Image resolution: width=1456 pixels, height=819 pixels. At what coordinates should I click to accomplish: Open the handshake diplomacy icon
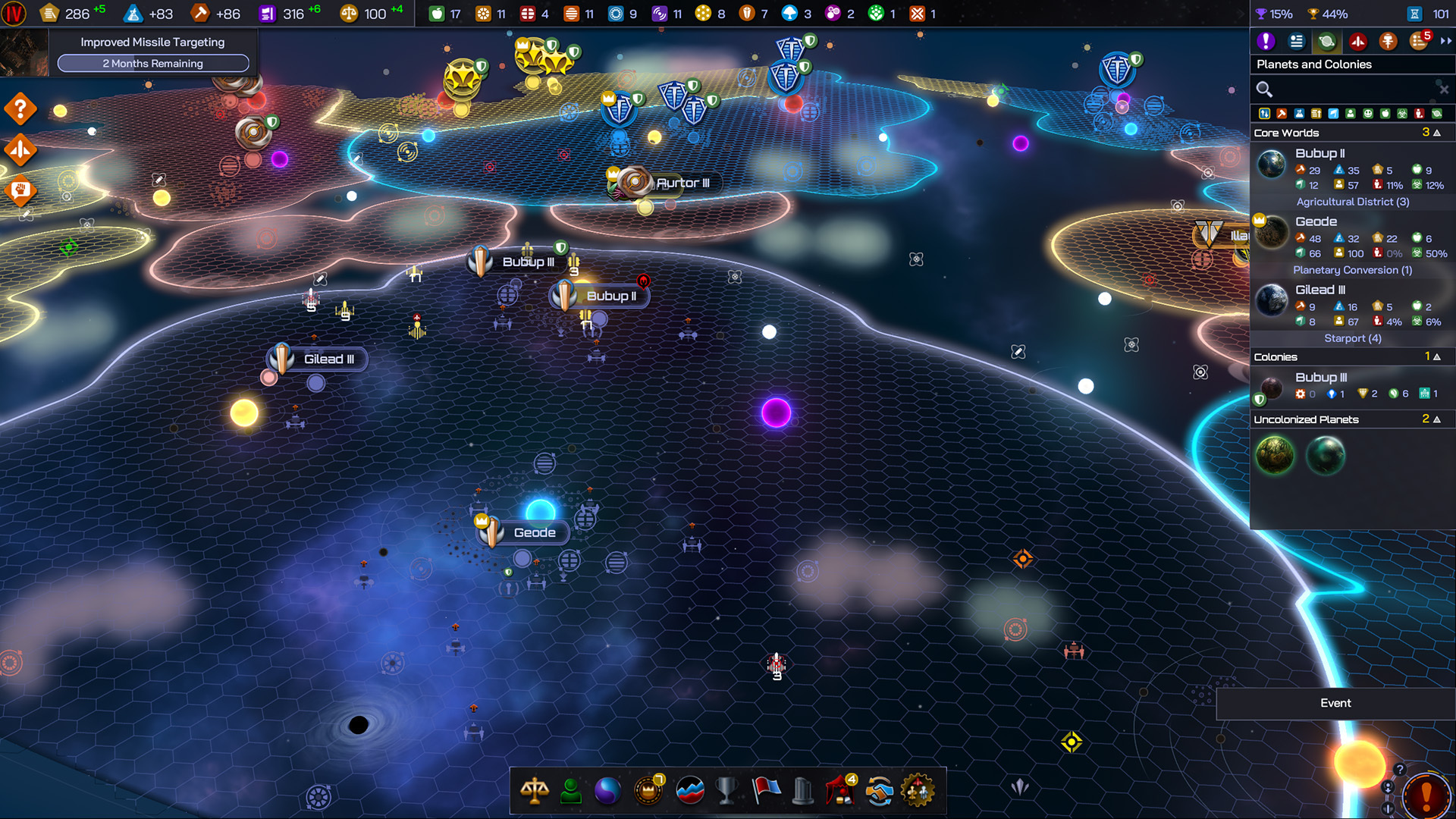click(x=879, y=791)
